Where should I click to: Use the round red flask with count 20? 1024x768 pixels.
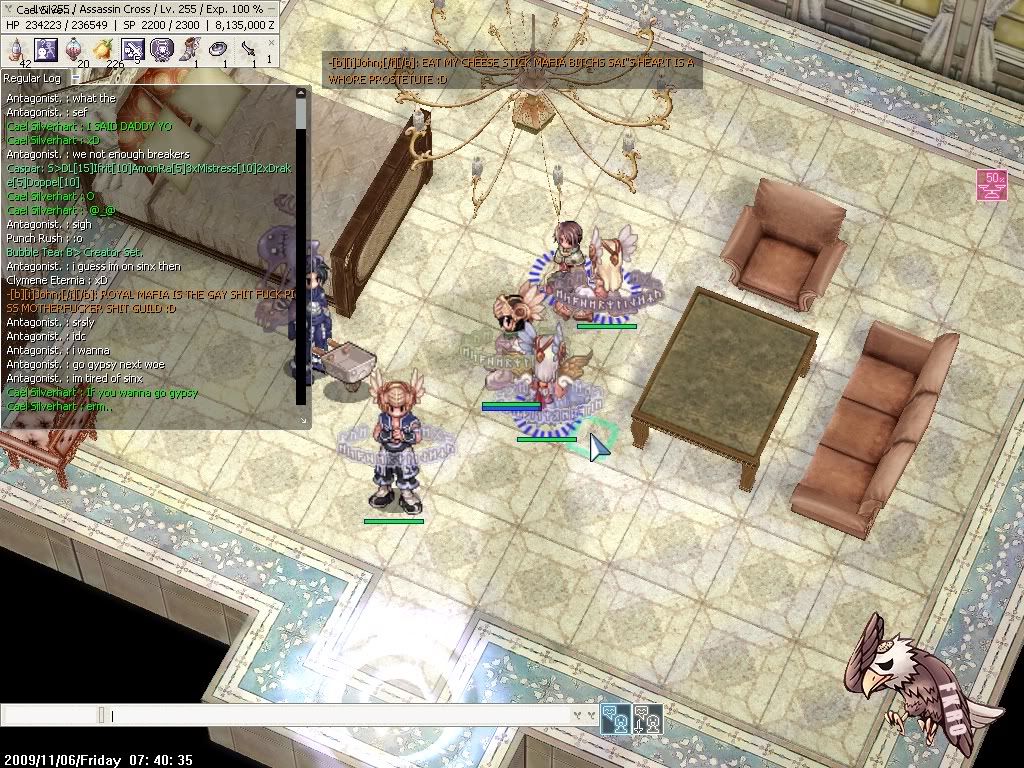[x=75, y=49]
